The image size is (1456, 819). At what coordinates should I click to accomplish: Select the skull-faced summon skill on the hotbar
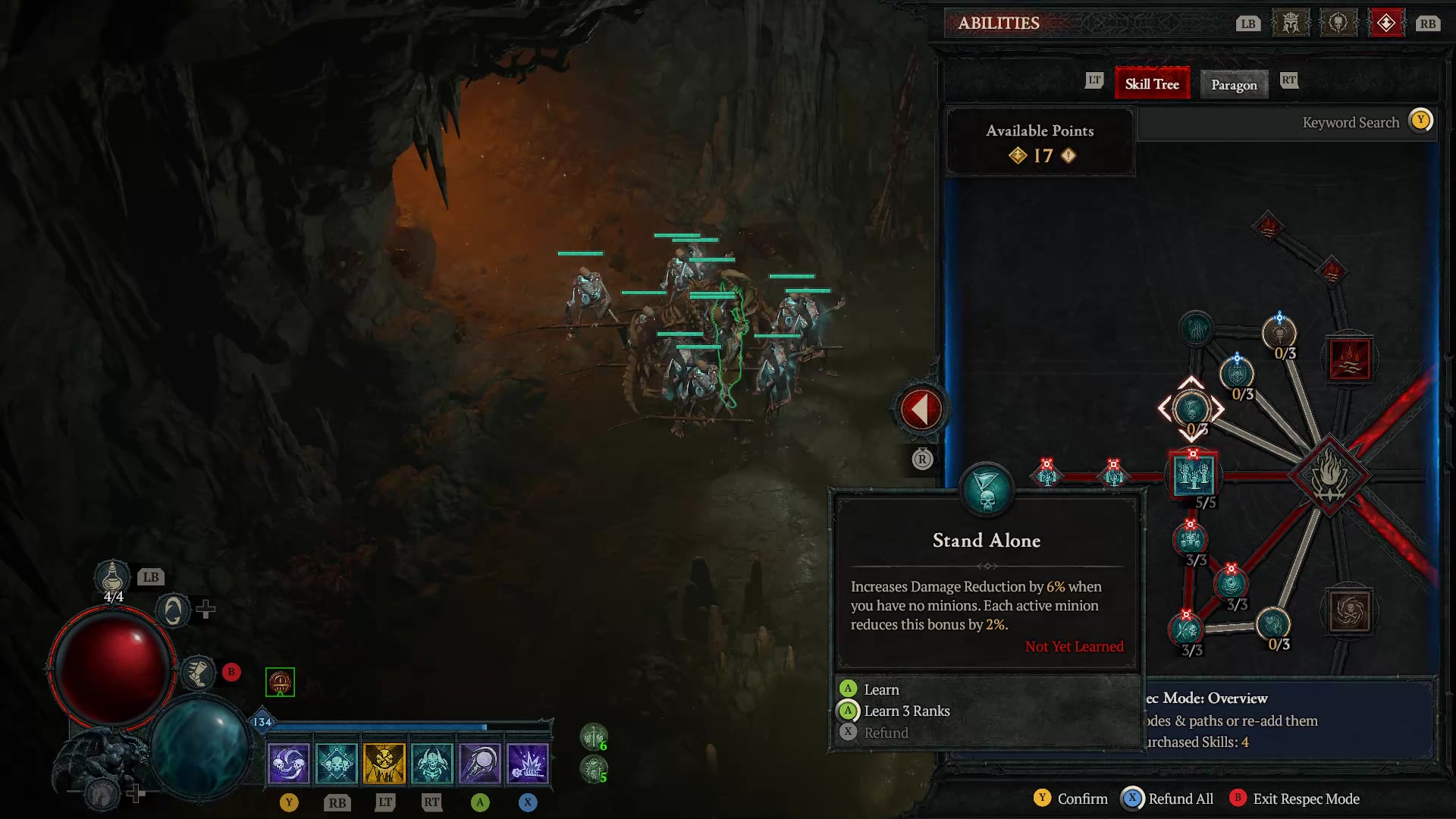tap(433, 762)
